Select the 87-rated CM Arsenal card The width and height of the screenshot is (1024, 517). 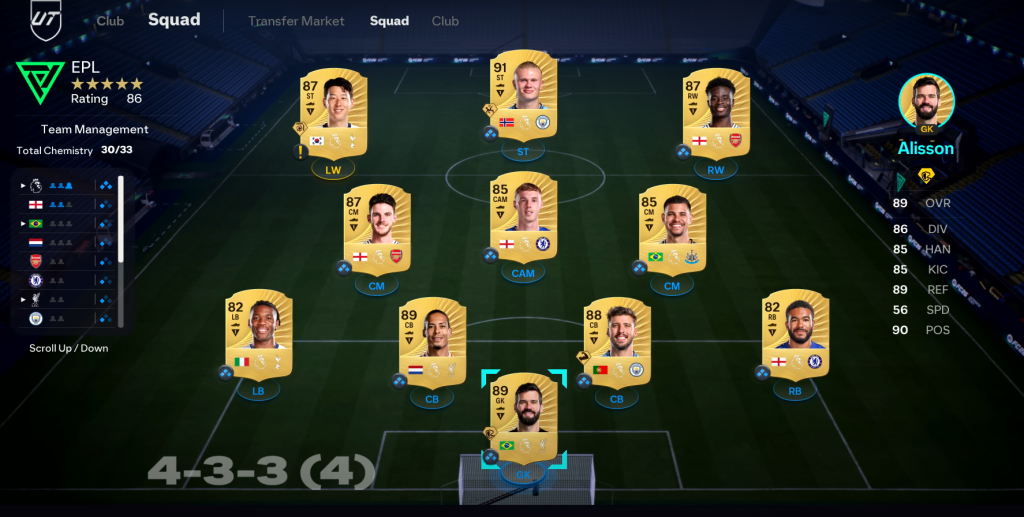pos(377,228)
